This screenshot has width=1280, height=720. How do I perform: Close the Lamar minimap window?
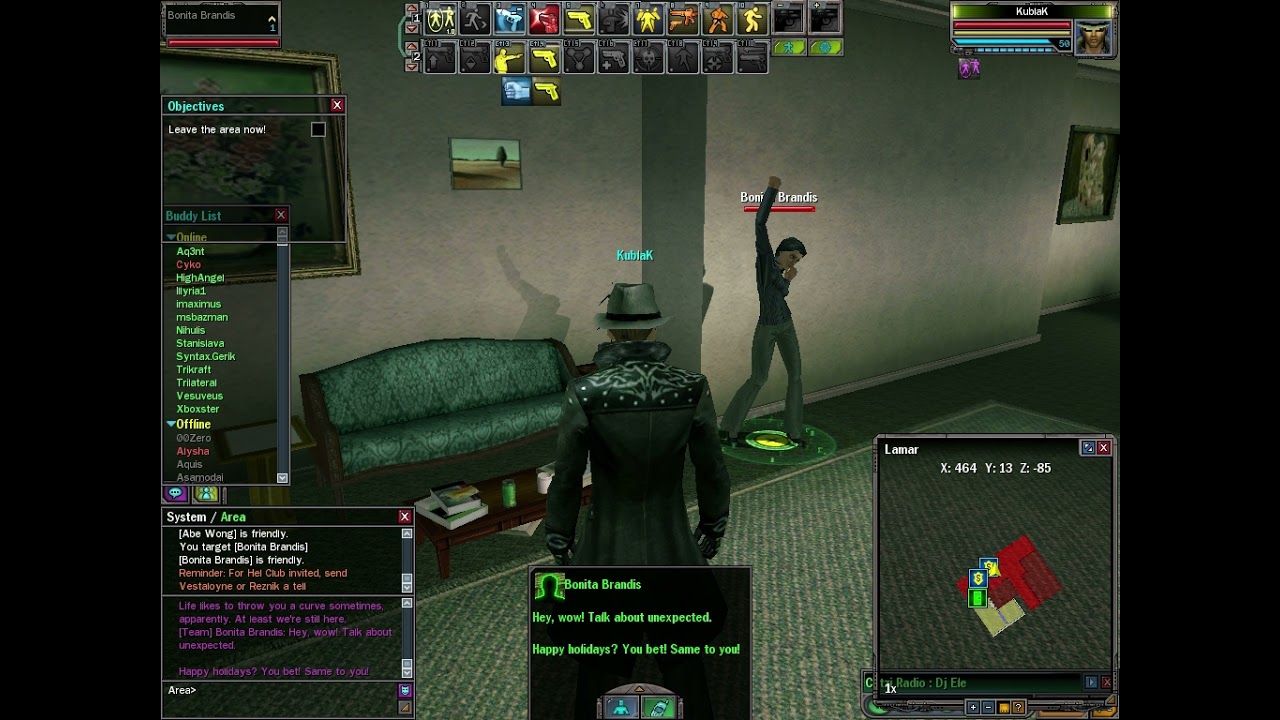pos(1104,448)
